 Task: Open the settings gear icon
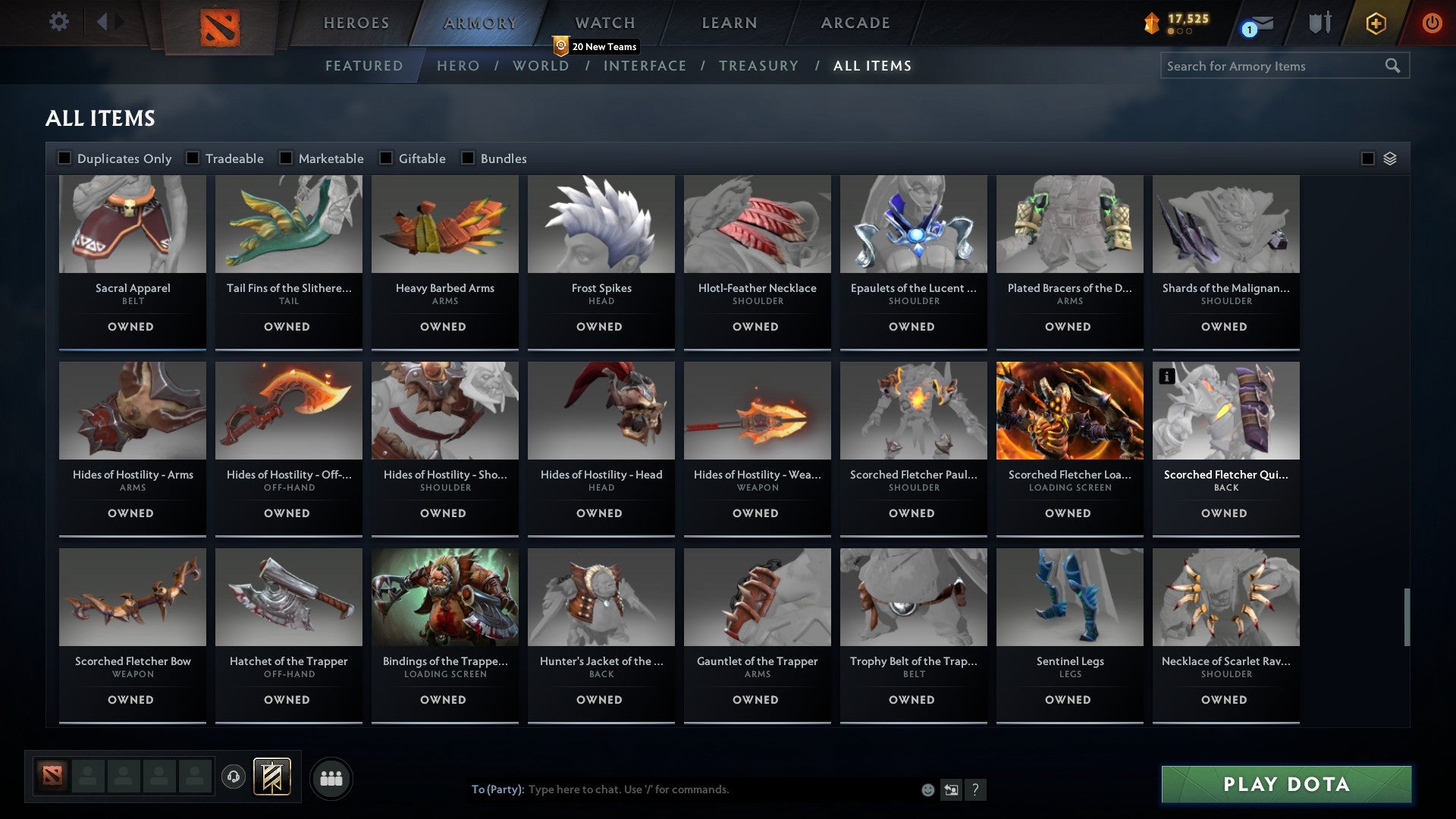pyautogui.click(x=58, y=22)
